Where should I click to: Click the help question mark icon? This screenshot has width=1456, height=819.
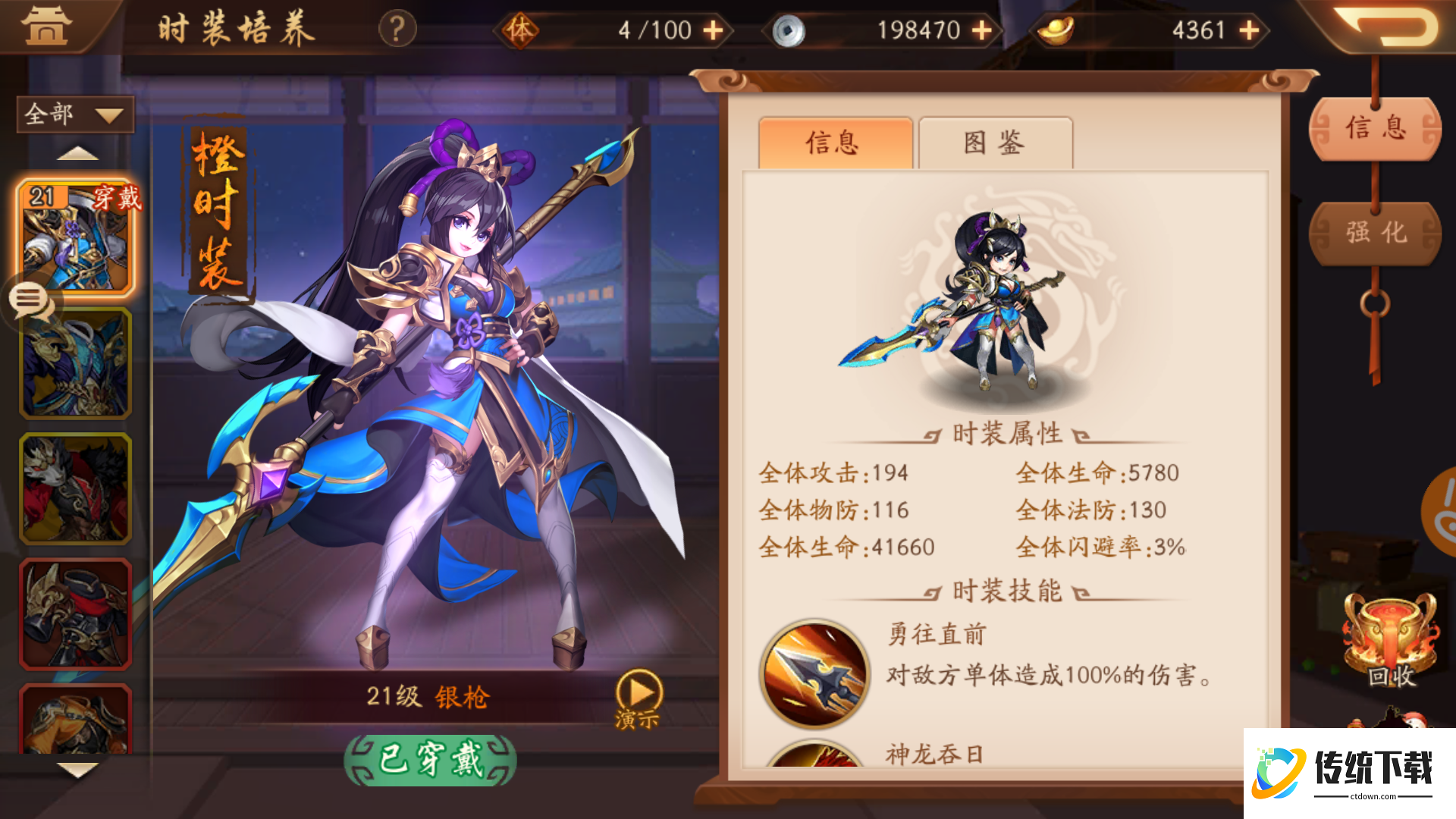(x=396, y=30)
